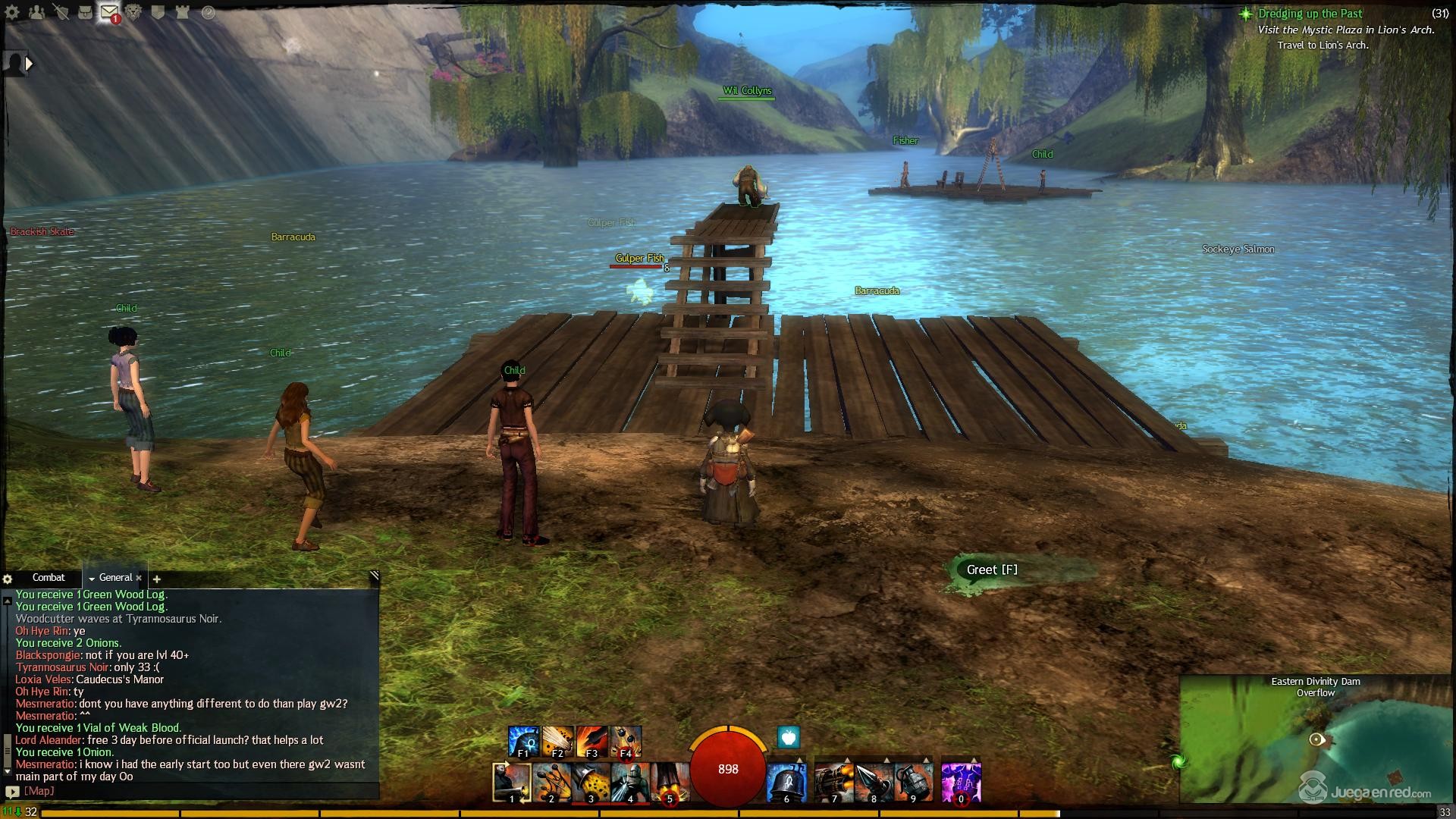This screenshot has width=1456, height=819.
Task: Close the General chat tab
Action: pos(139,578)
